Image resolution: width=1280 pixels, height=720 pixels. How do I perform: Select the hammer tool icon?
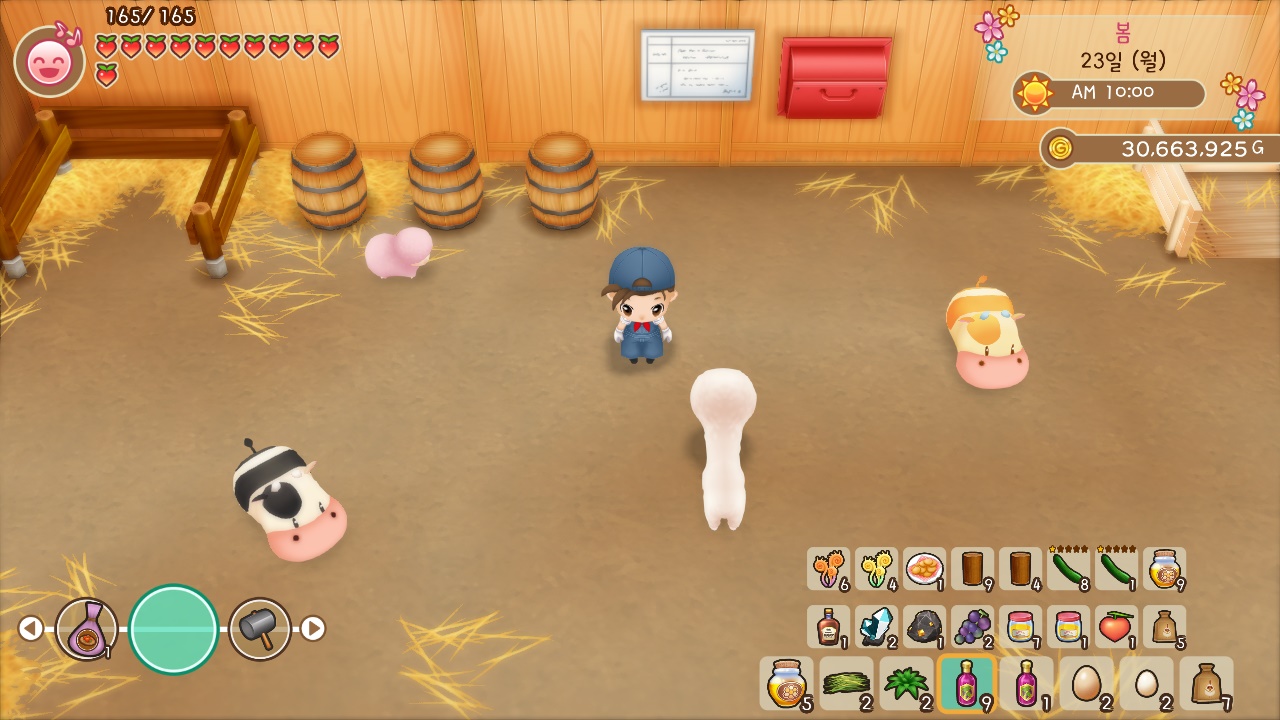[260, 628]
